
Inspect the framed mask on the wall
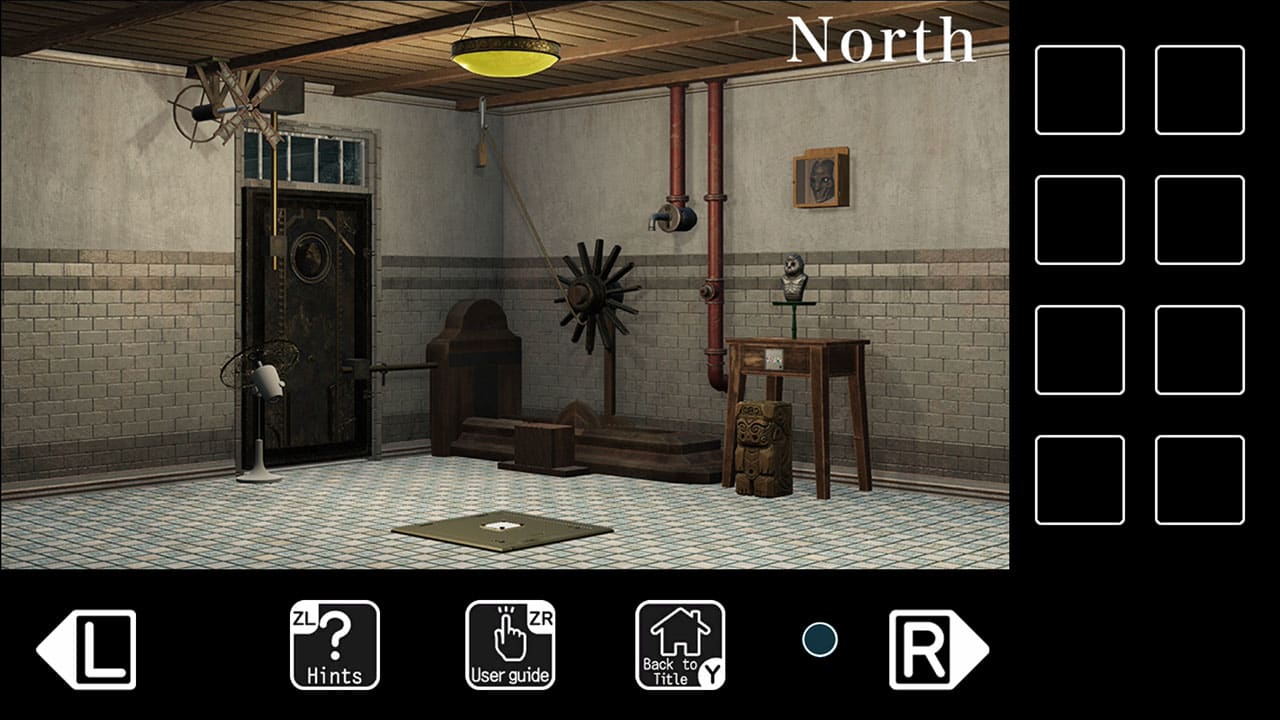click(820, 180)
